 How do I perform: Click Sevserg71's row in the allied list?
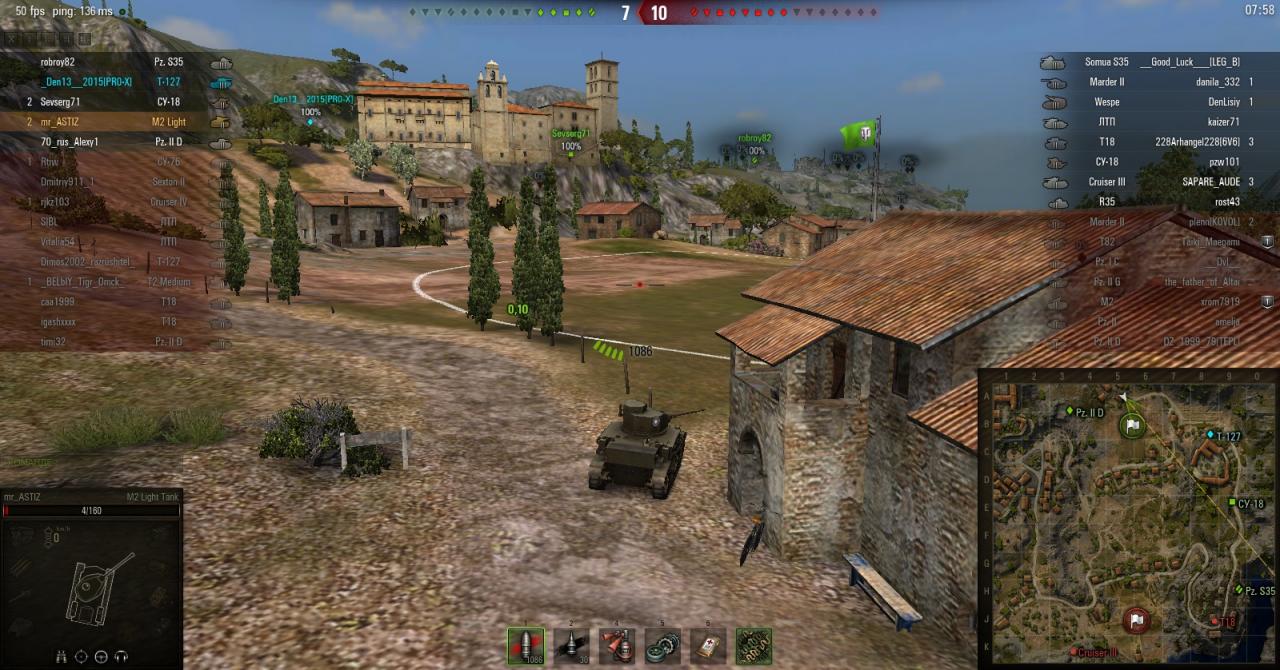60,102
